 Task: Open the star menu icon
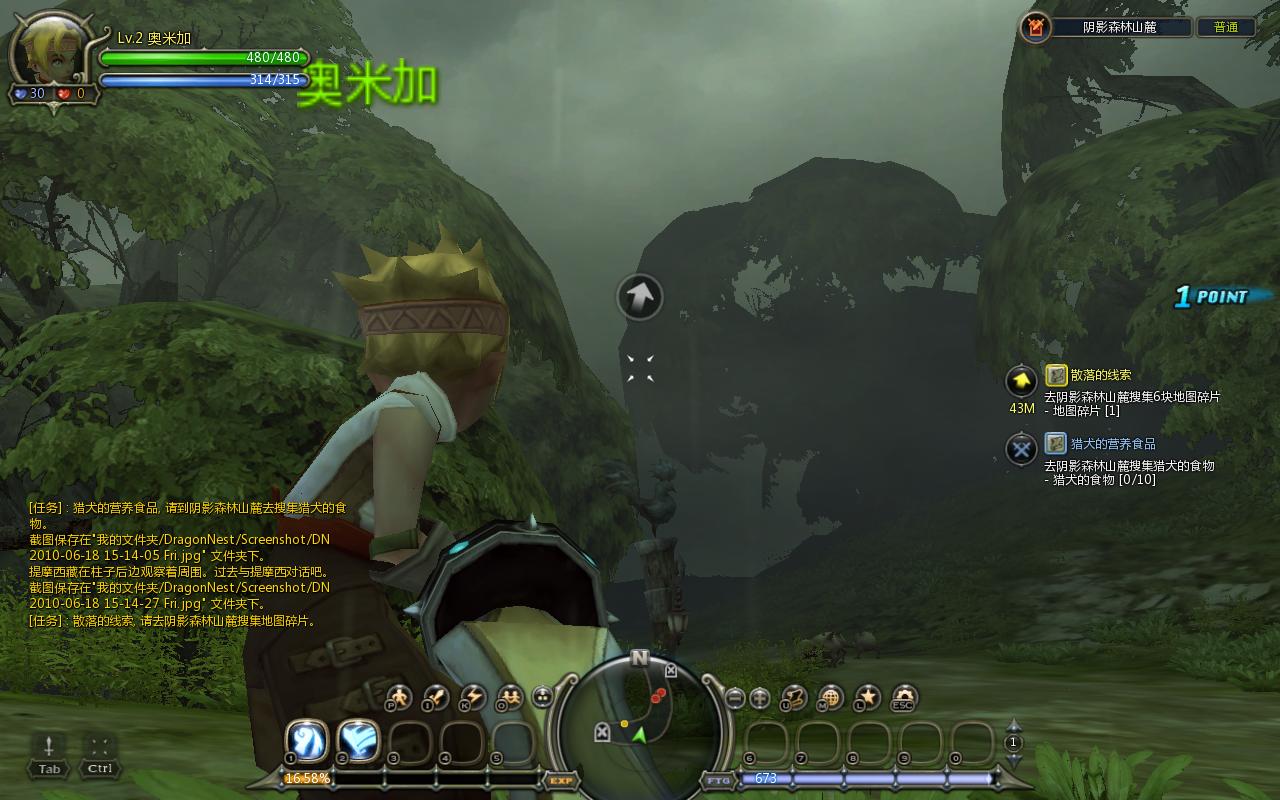(x=867, y=697)
